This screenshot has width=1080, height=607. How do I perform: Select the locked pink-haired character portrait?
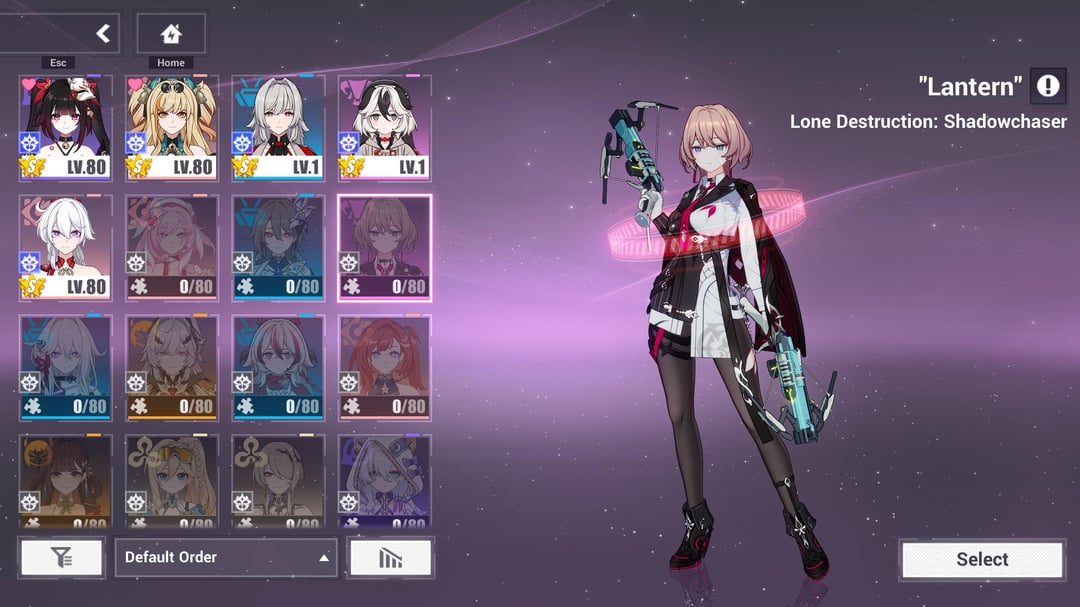point(172,247)
